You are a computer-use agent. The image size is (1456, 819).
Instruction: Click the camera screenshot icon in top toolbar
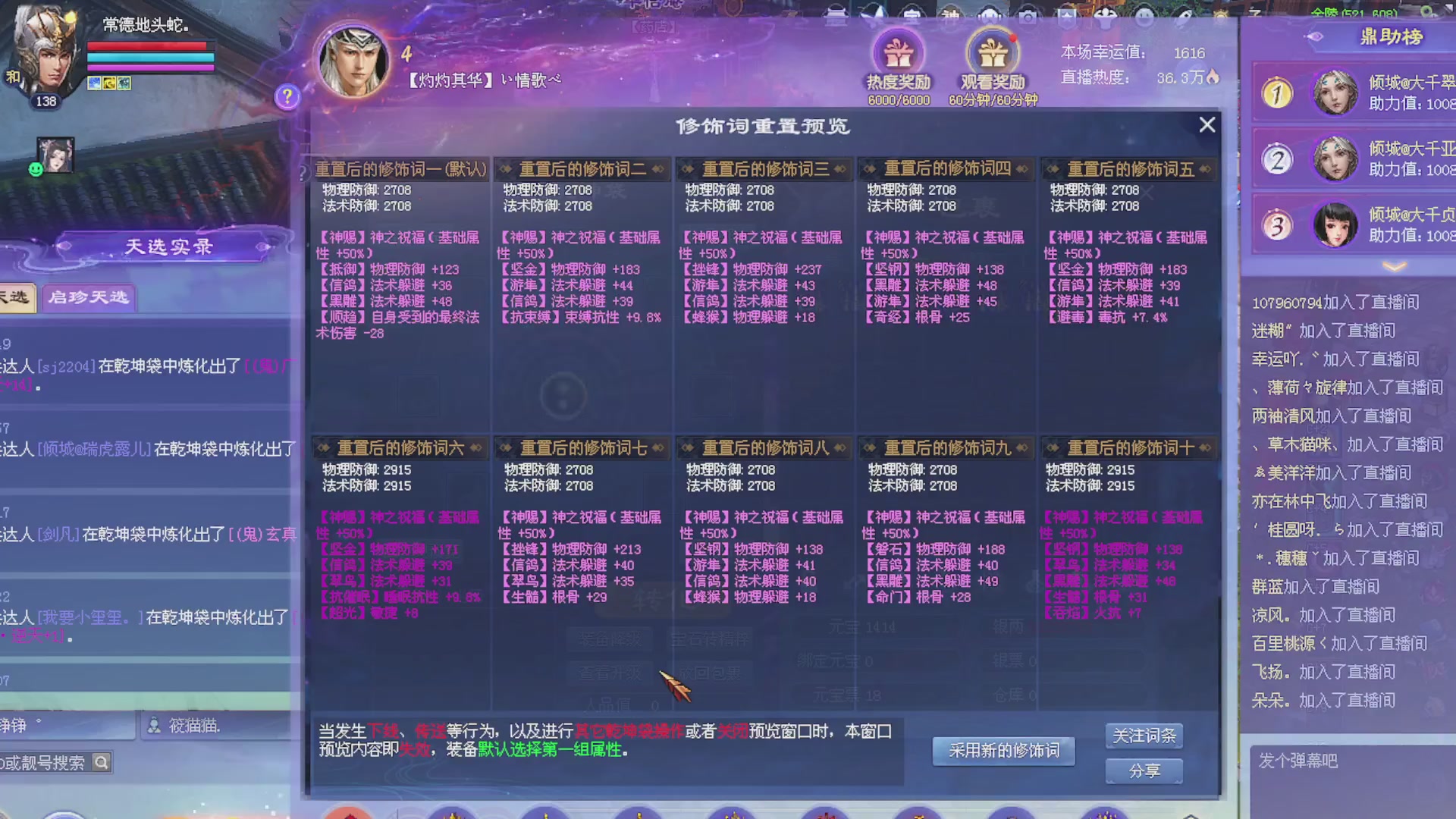pos(1028,17)
